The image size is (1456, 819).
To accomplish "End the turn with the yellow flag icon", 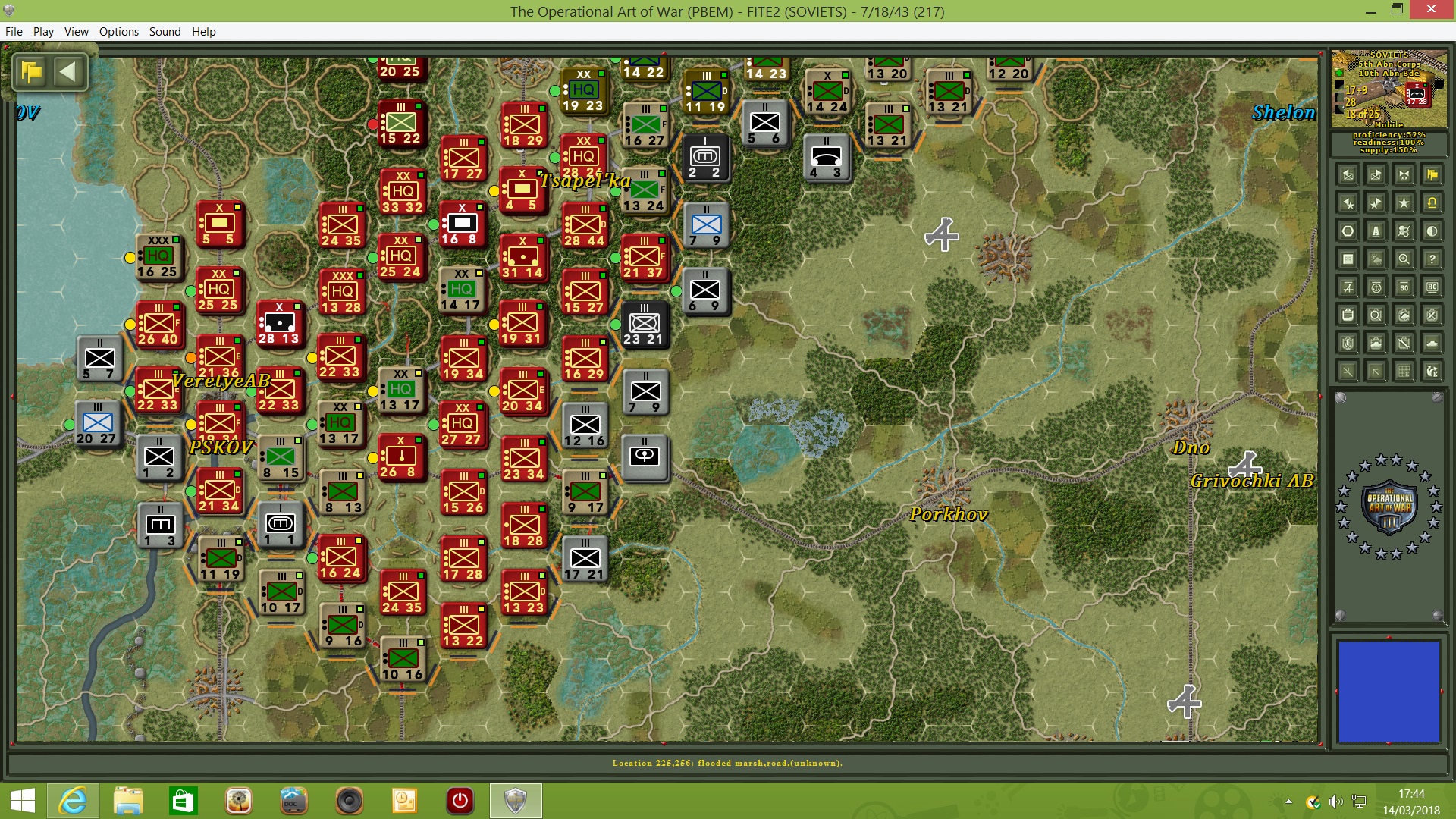I will tap(1433, 176).
